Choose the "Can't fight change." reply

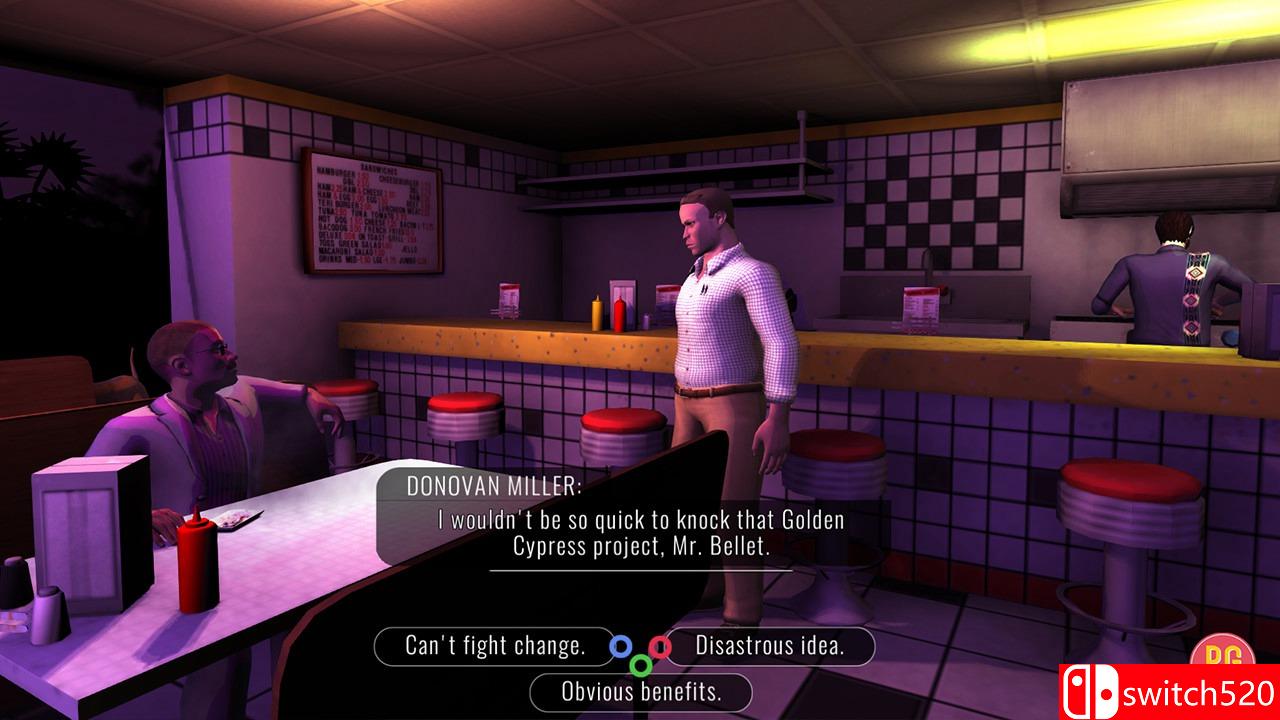494,646
